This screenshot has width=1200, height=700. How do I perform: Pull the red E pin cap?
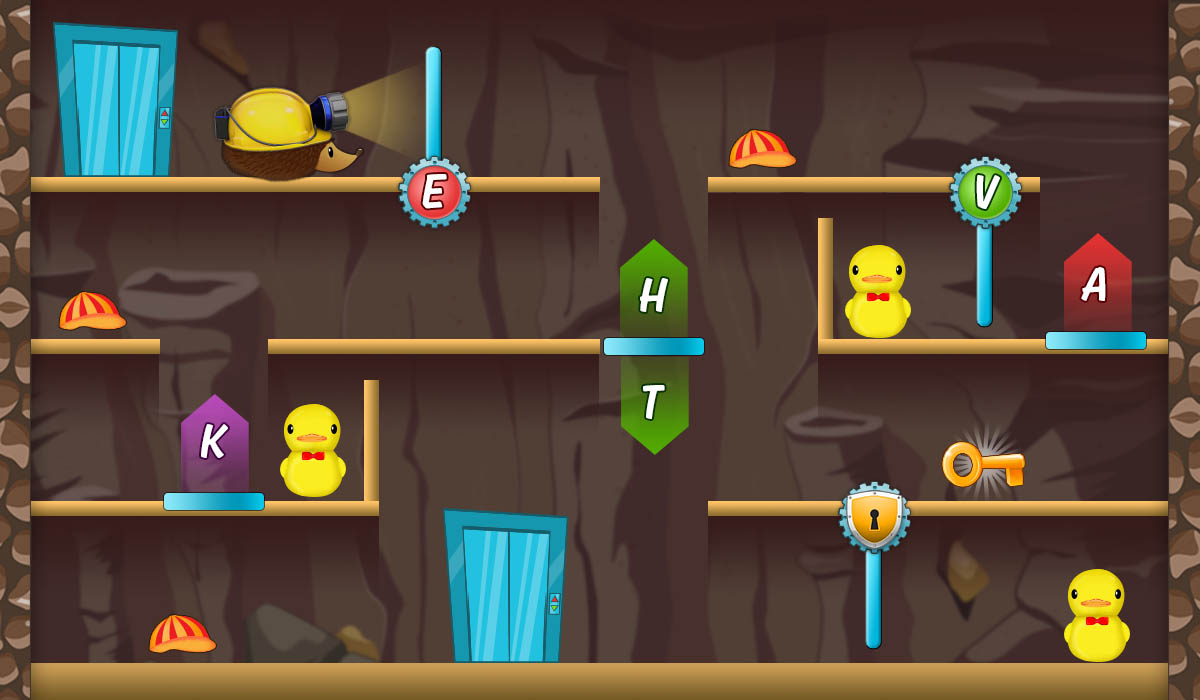pyautogui.click(x=434, y=192)
